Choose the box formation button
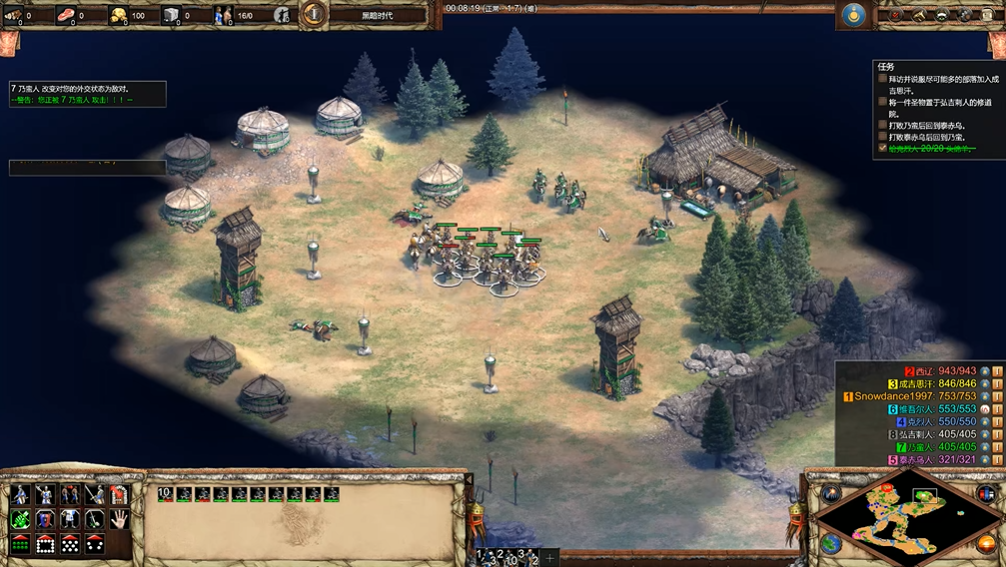 (45, 544)
